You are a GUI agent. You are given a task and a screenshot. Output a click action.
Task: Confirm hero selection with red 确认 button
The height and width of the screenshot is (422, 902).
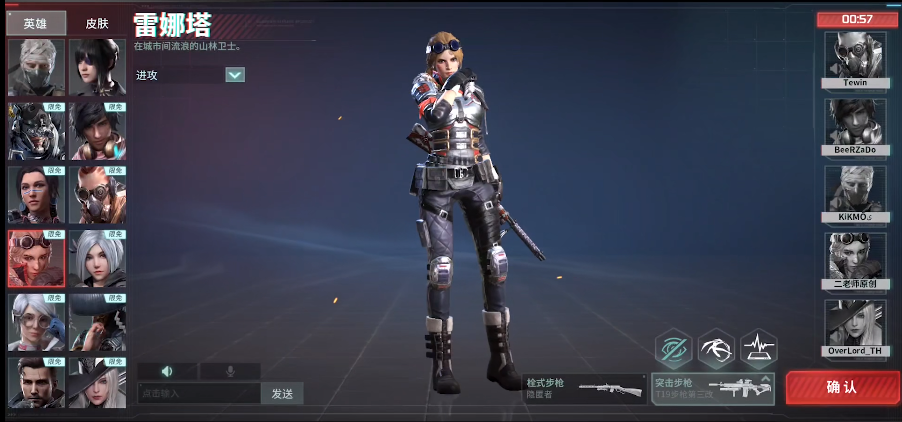pos(841,387)
